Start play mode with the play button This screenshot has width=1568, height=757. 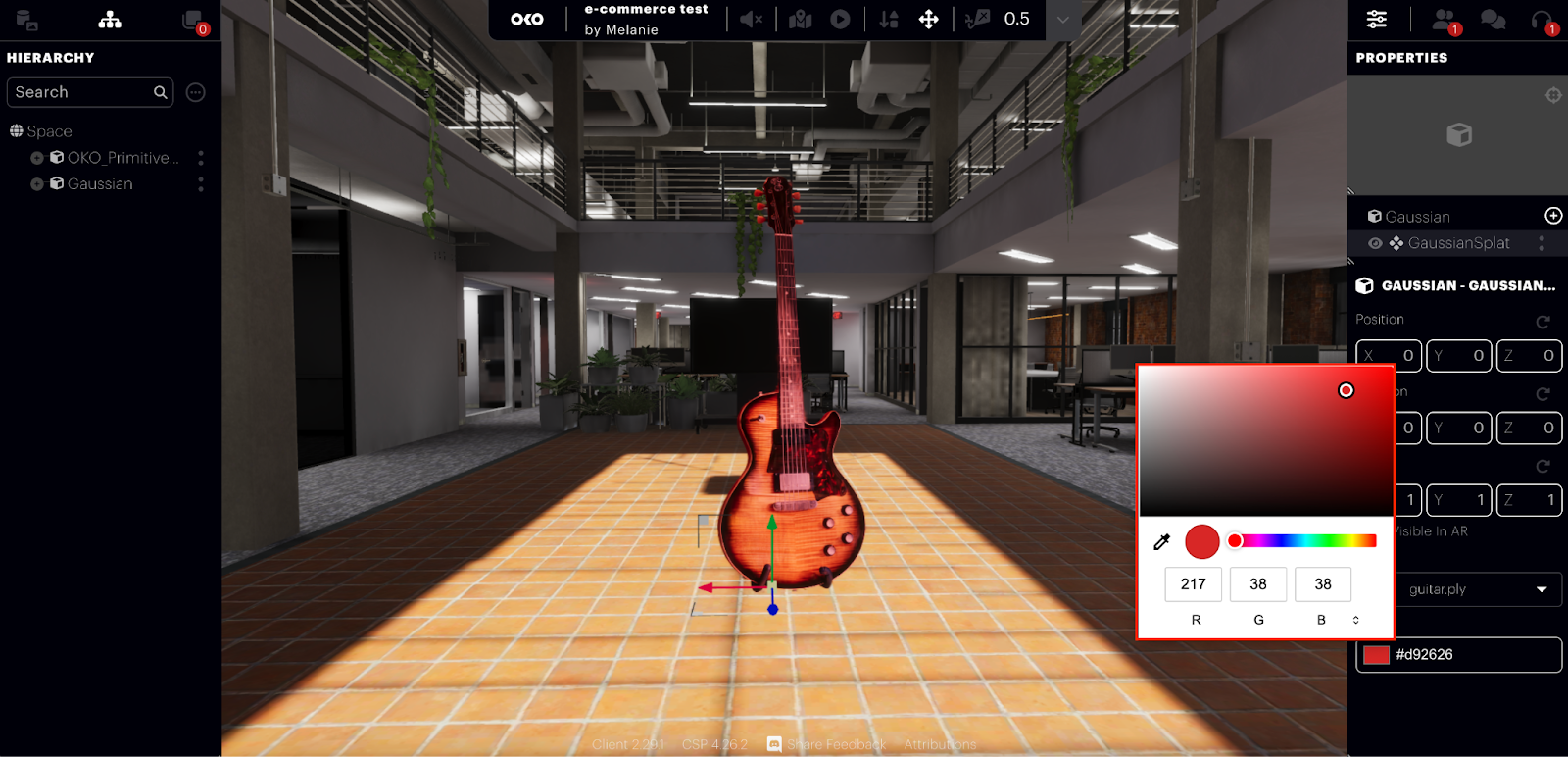pos(840,20)
